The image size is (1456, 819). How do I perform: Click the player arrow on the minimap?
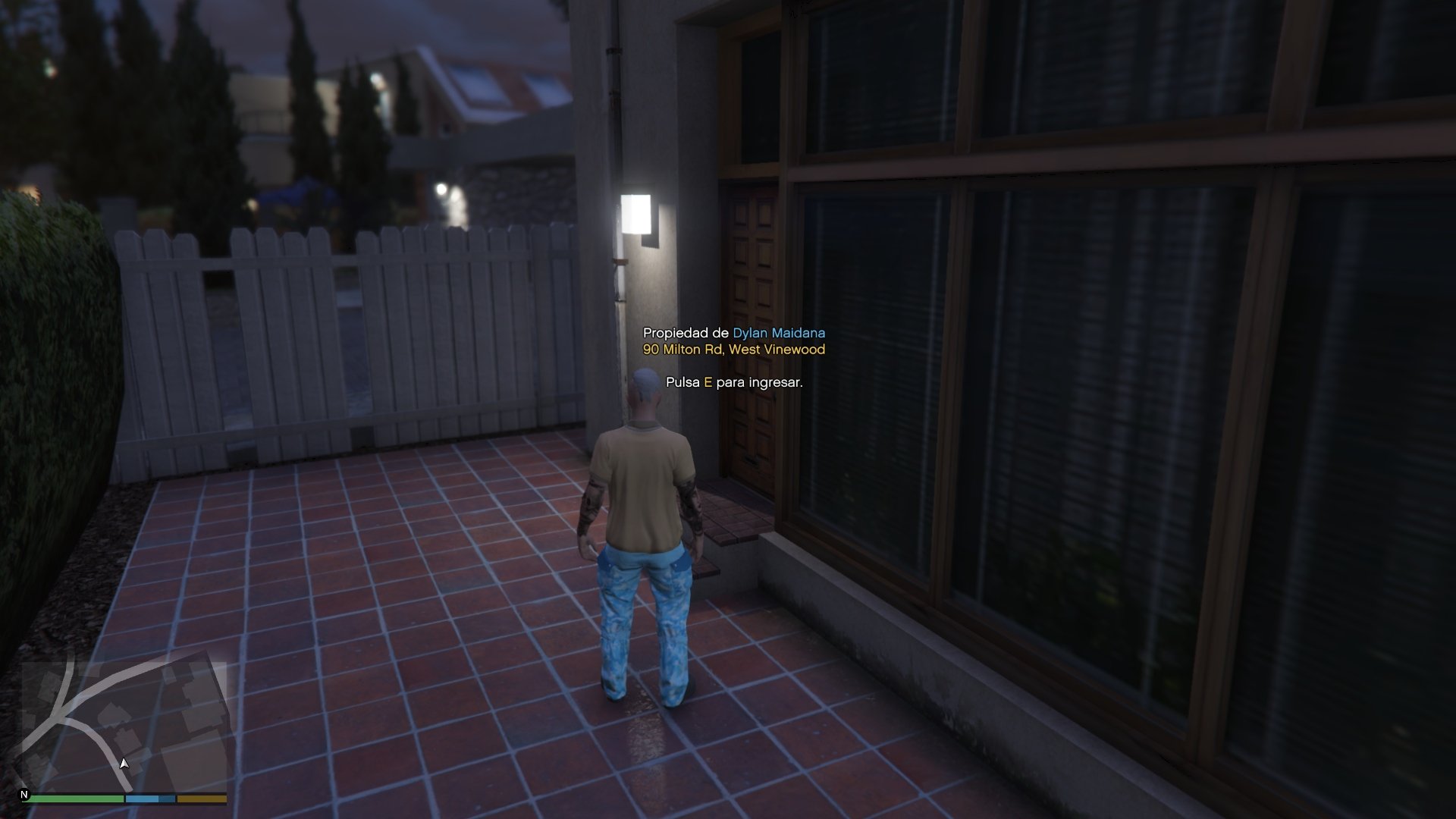(124, 763)
